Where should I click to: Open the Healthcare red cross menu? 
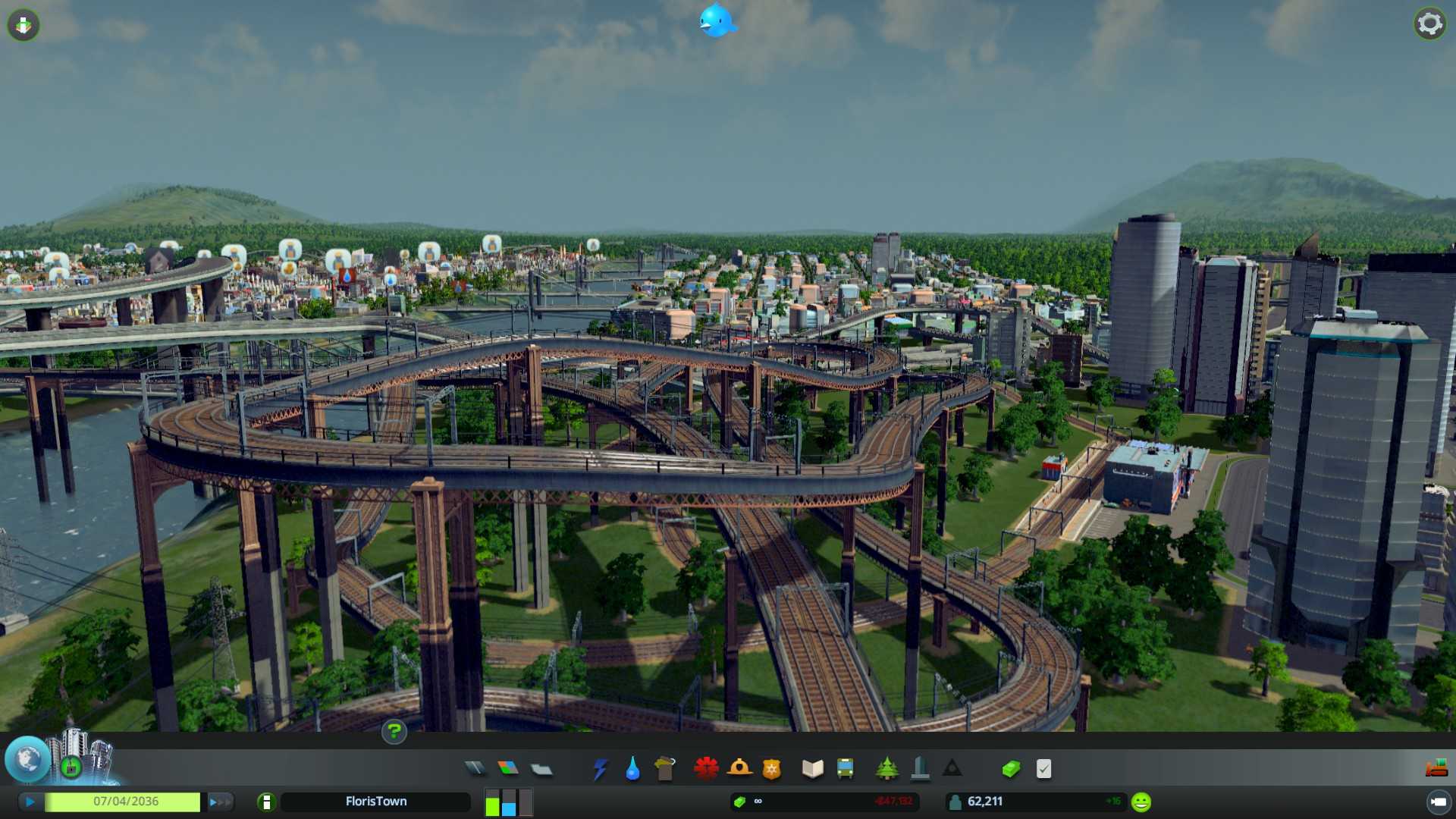(706, 769)
